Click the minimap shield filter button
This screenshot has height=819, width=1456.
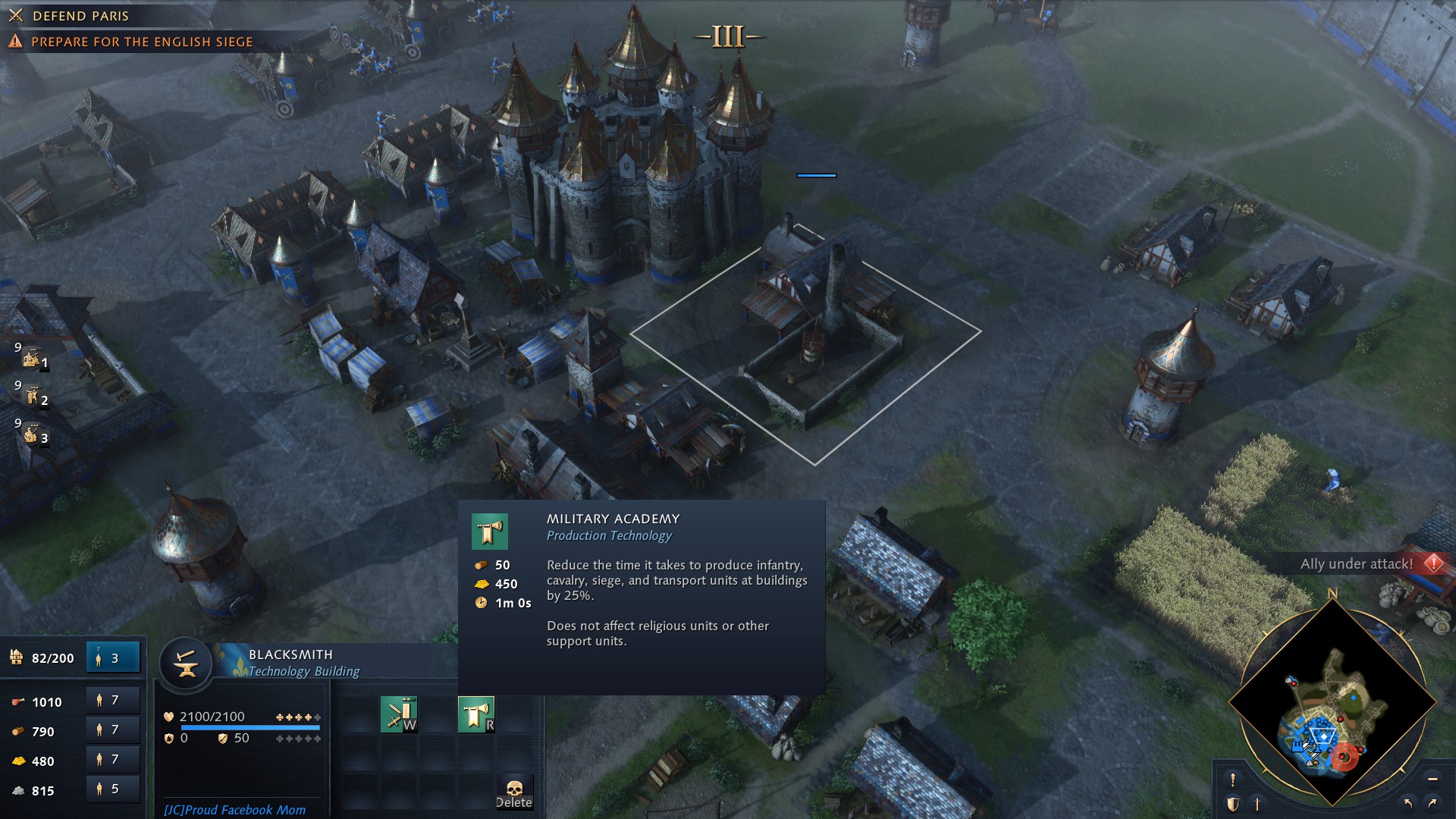(1233, 804)
